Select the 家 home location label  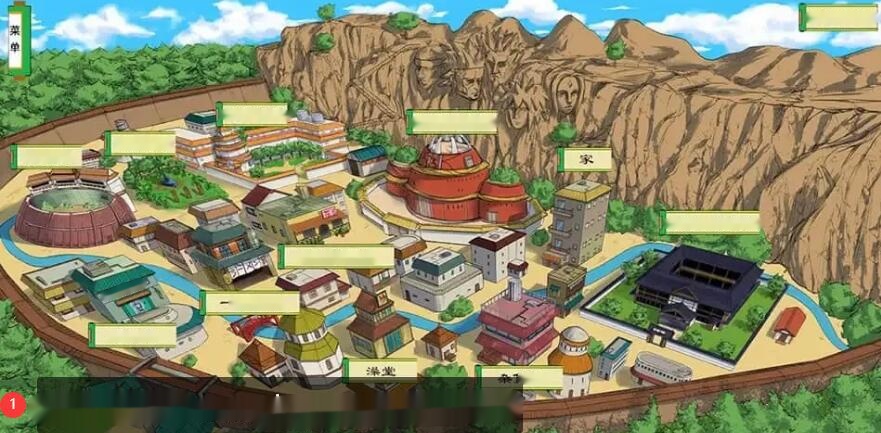(x=585, y=159)
